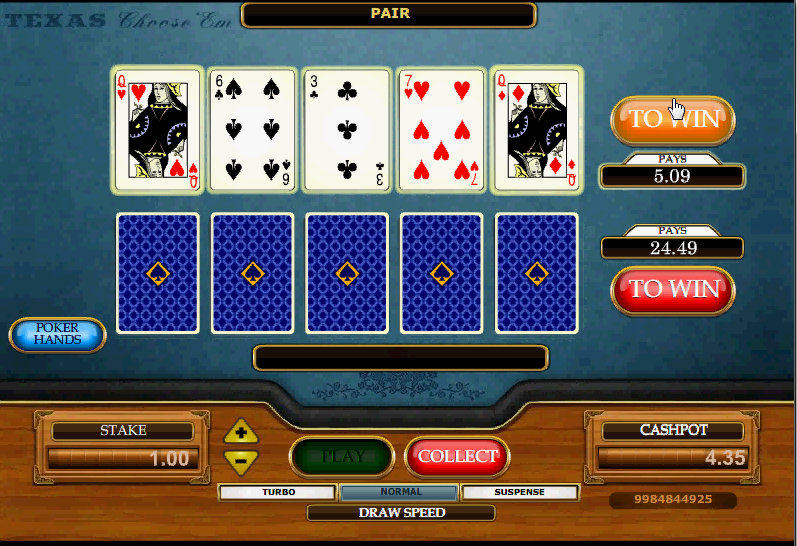
Task: Click the green Play button
Action: pyautogui.click(x=342, y=456)
